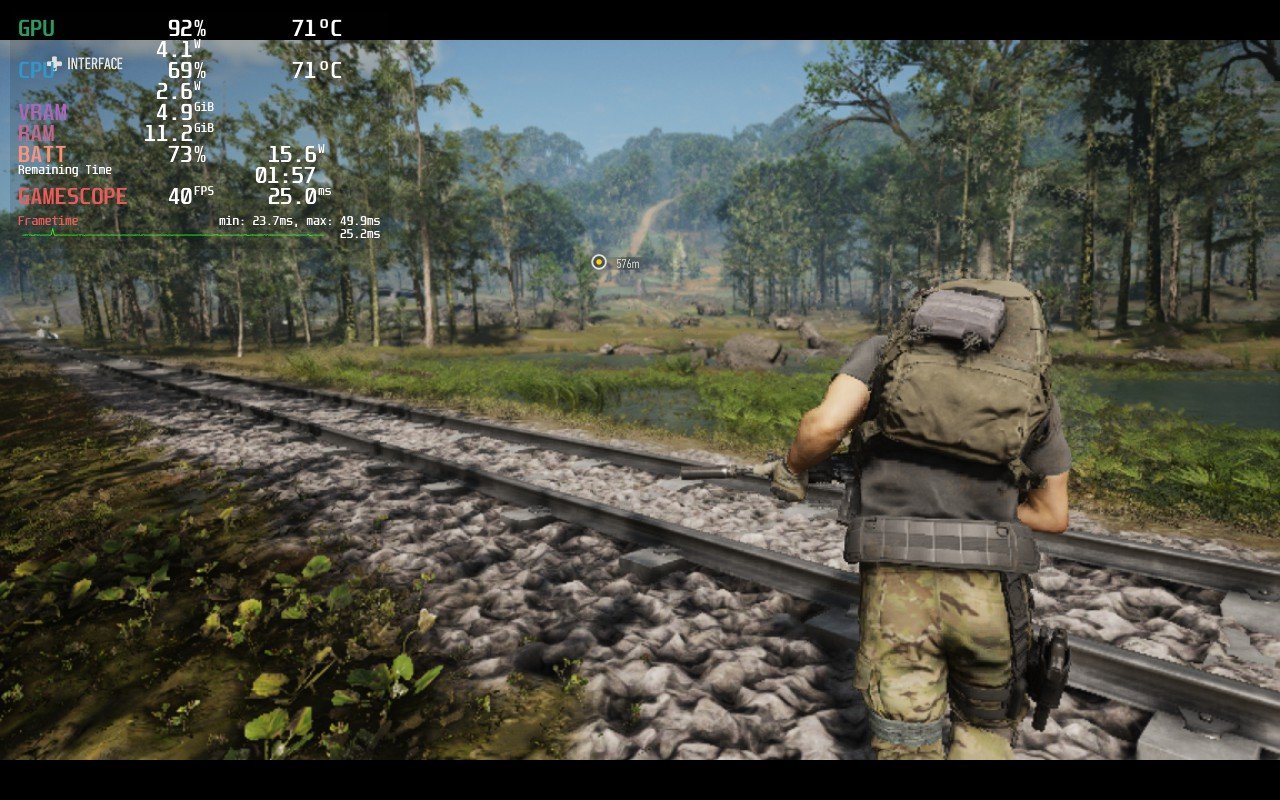Select the BATT battery indicator
1280x800 pixels.
(41, 154)
